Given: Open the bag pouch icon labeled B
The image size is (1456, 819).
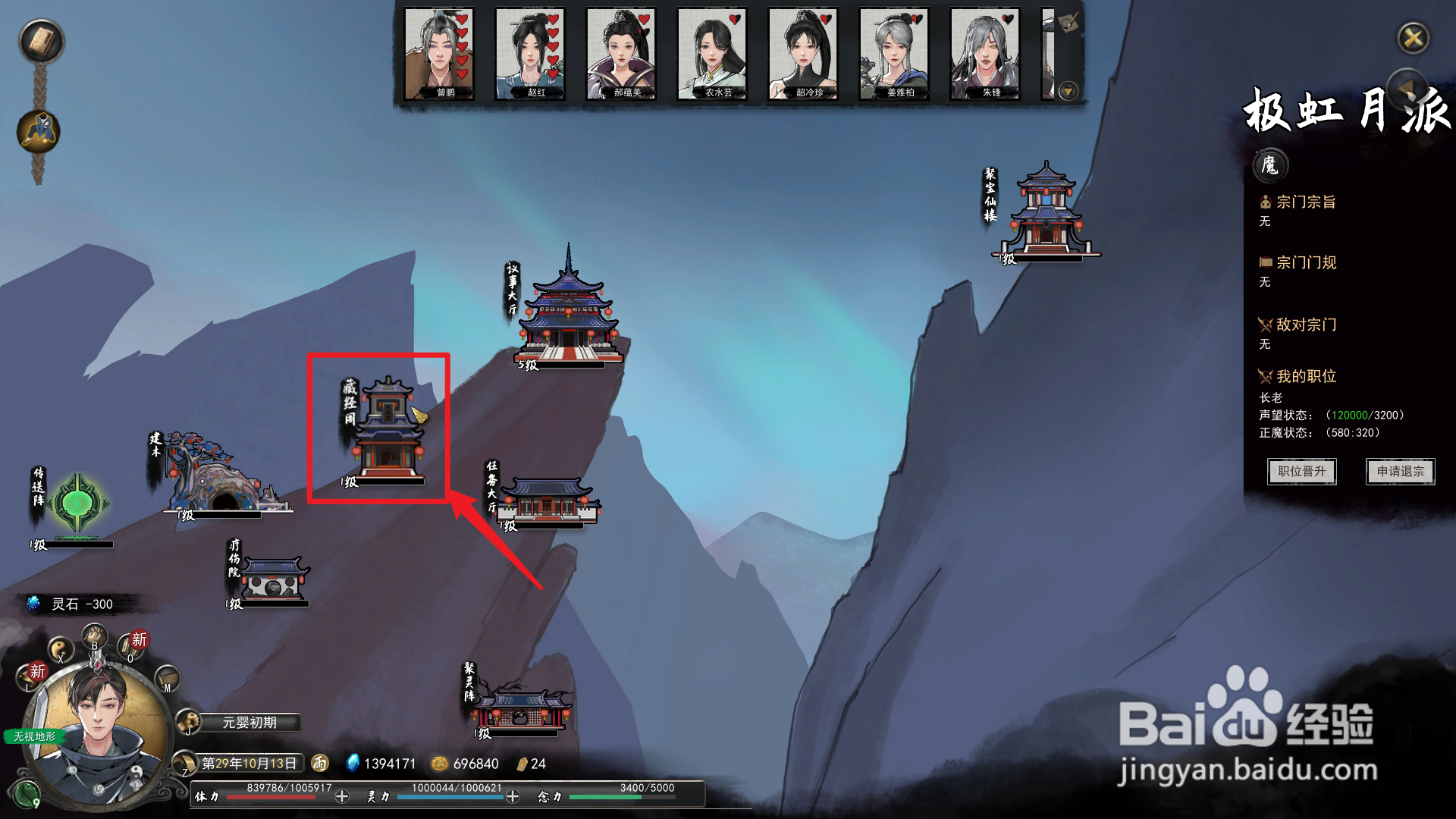Looking at the screenshot, I should (95, 635).
